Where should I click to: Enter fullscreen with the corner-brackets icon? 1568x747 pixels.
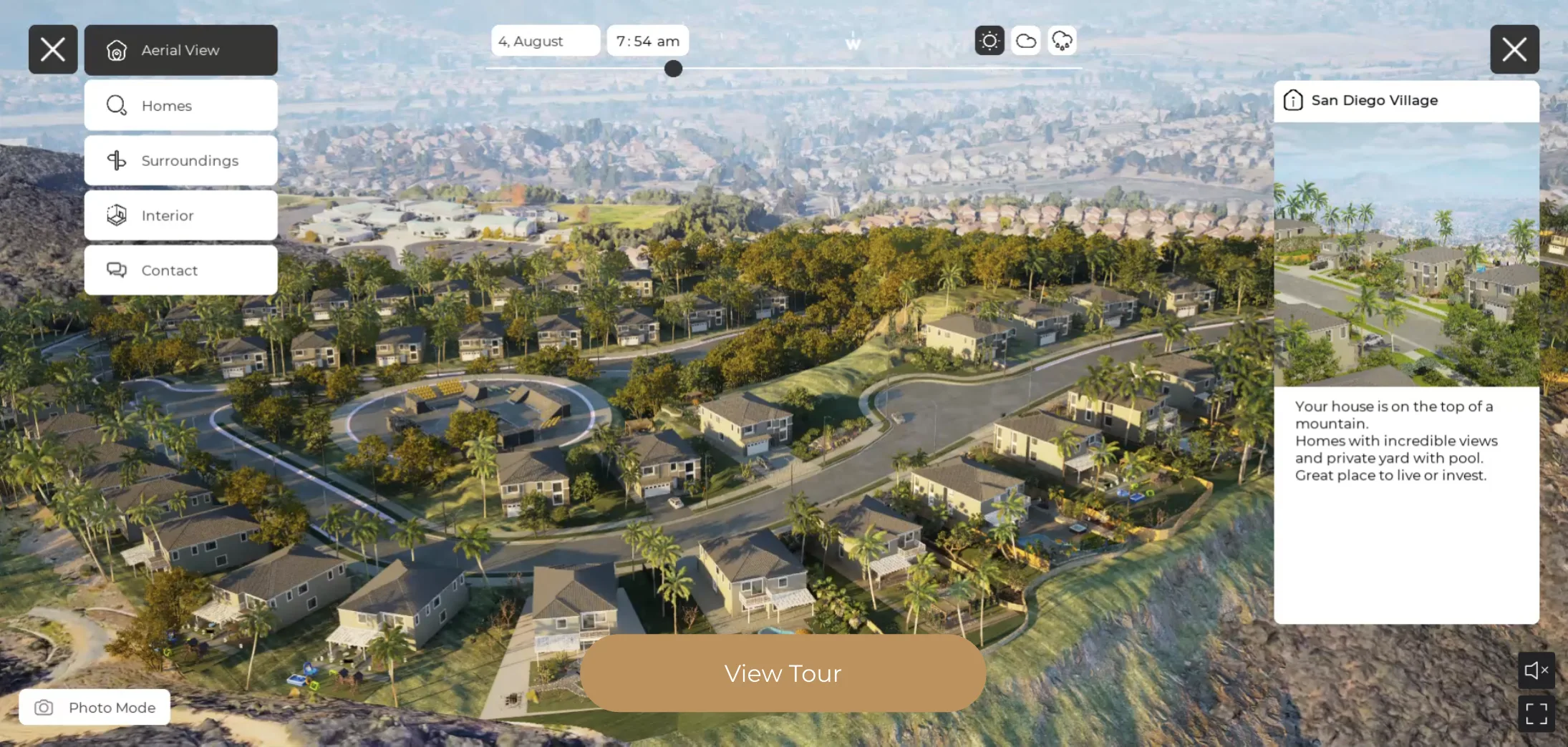1536,713
